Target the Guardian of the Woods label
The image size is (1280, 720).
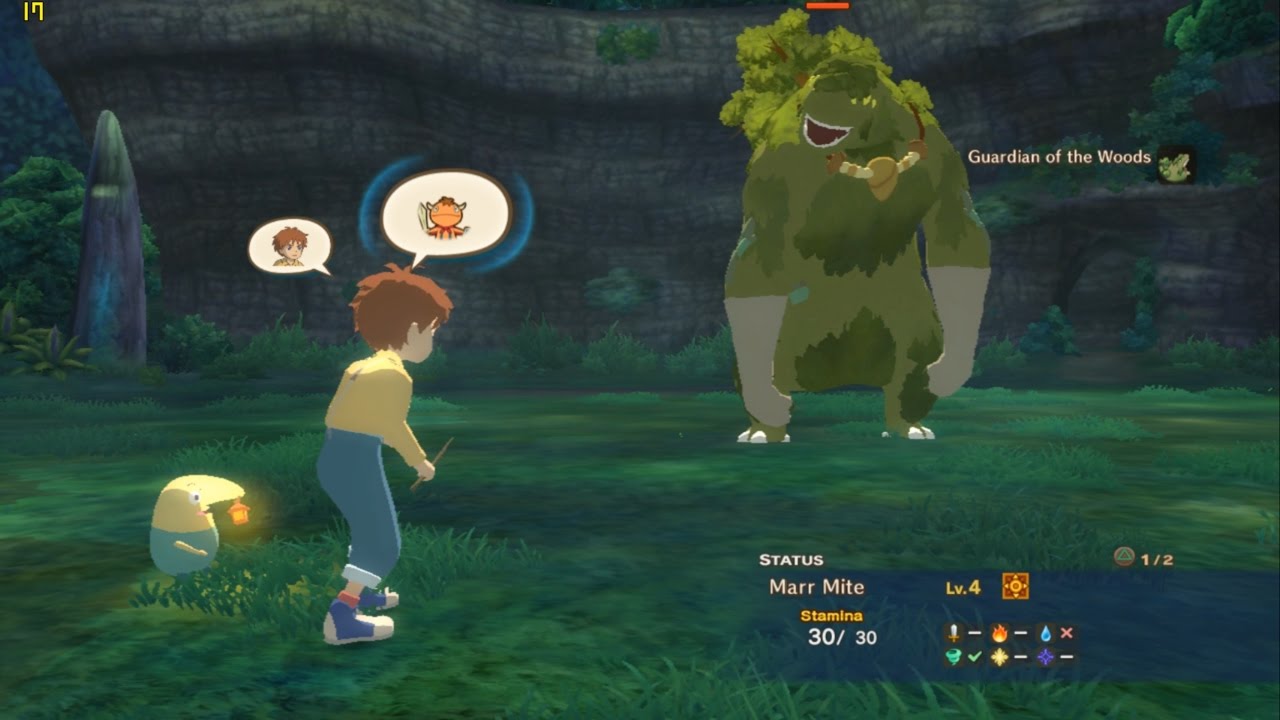click(x=1059, y=157)
